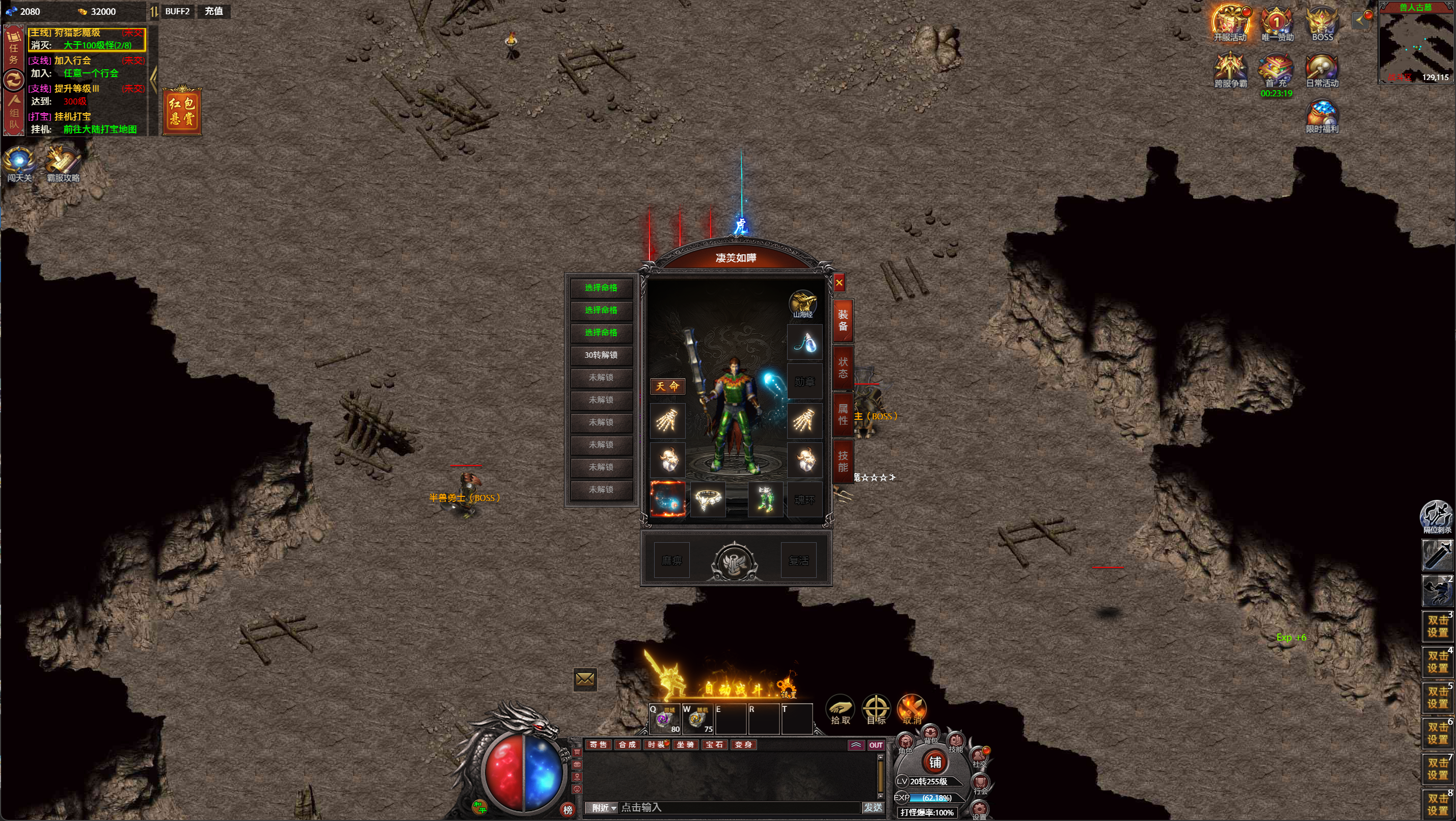Open the 天命 destiny button
The height and width of the screenshot is (821, 1456).
667,386
